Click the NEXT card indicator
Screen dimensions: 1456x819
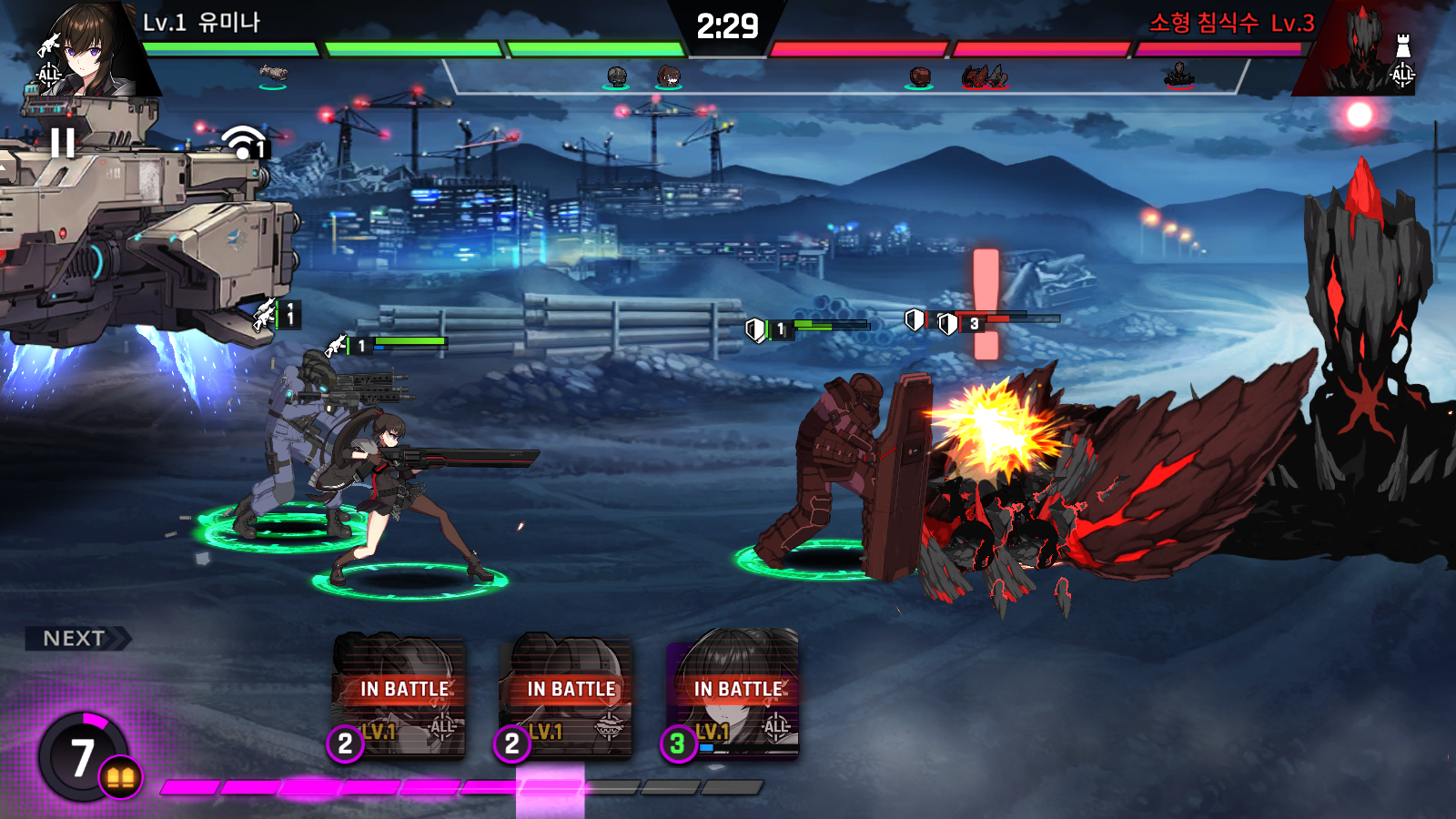[76, 639]
